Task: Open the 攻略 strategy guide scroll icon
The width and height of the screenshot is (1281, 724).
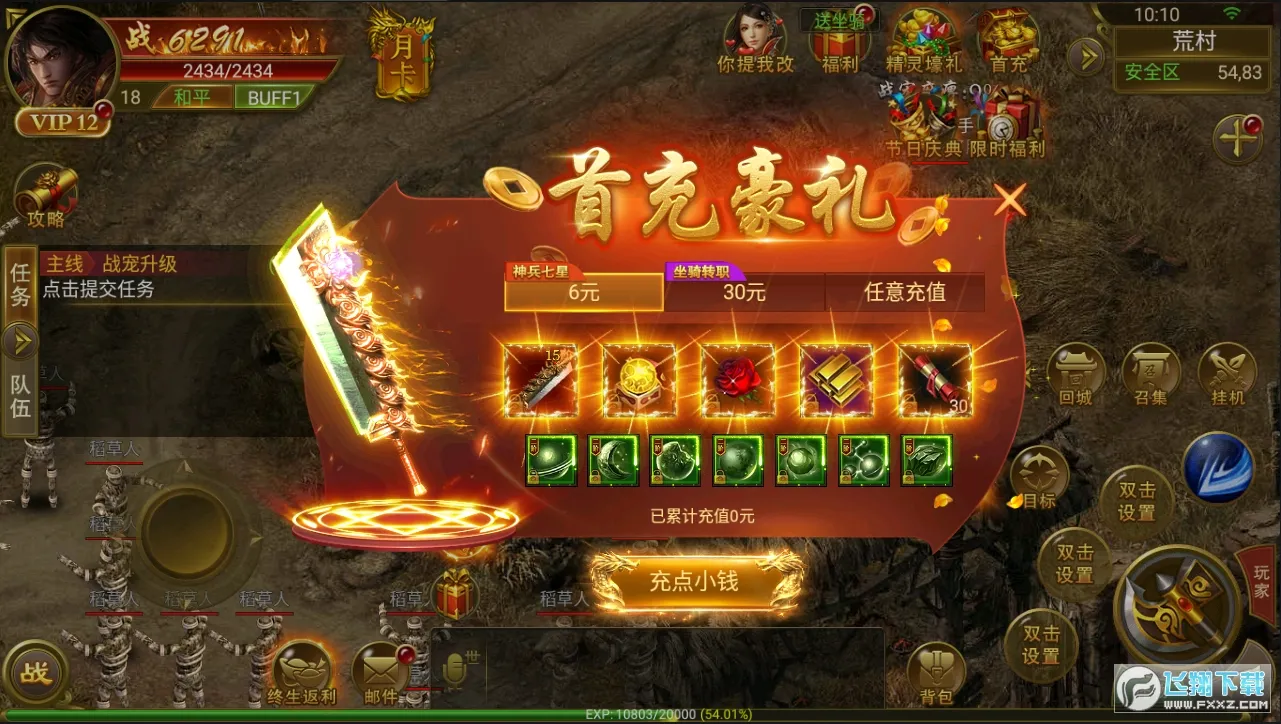Action: pos(48,190)
